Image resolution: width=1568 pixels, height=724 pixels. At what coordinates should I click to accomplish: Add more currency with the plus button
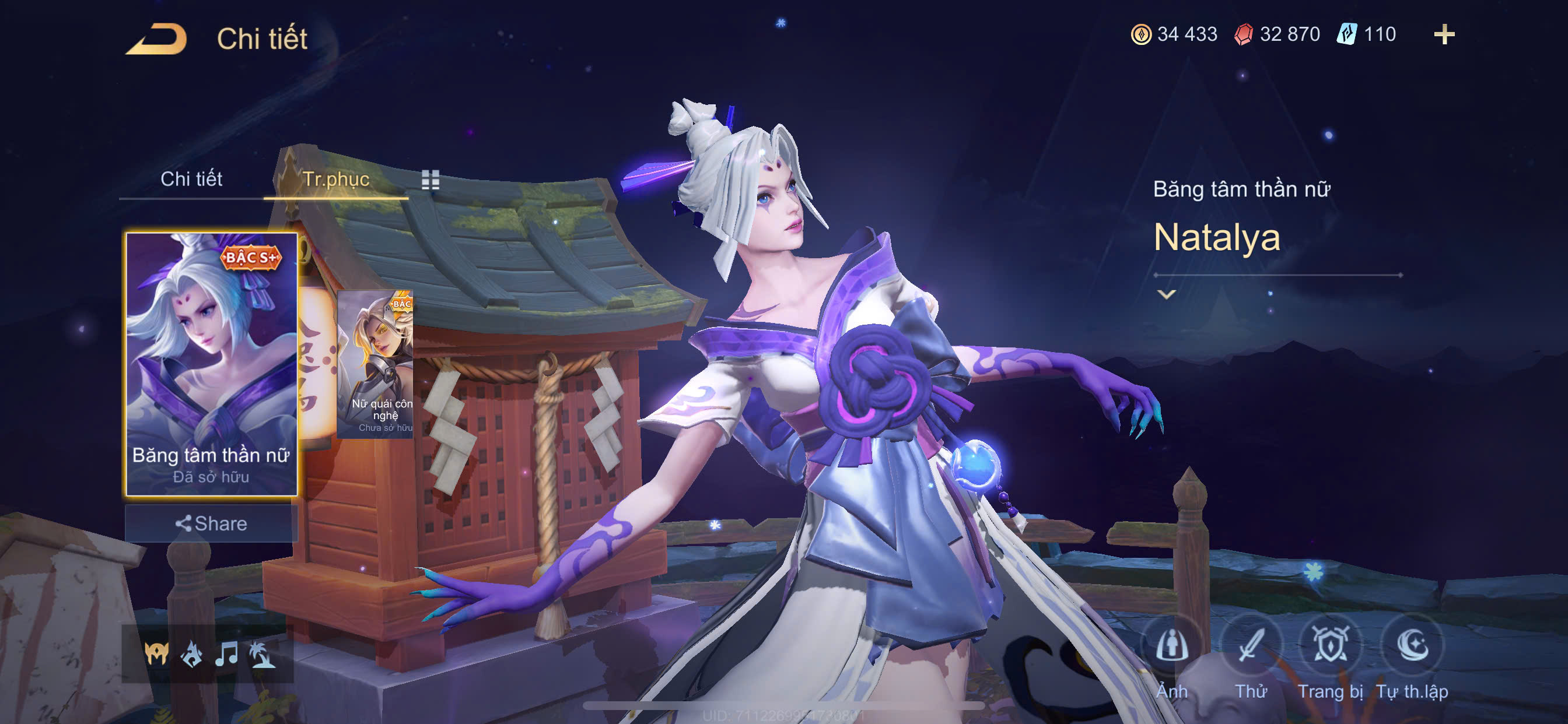point(1444,34)
